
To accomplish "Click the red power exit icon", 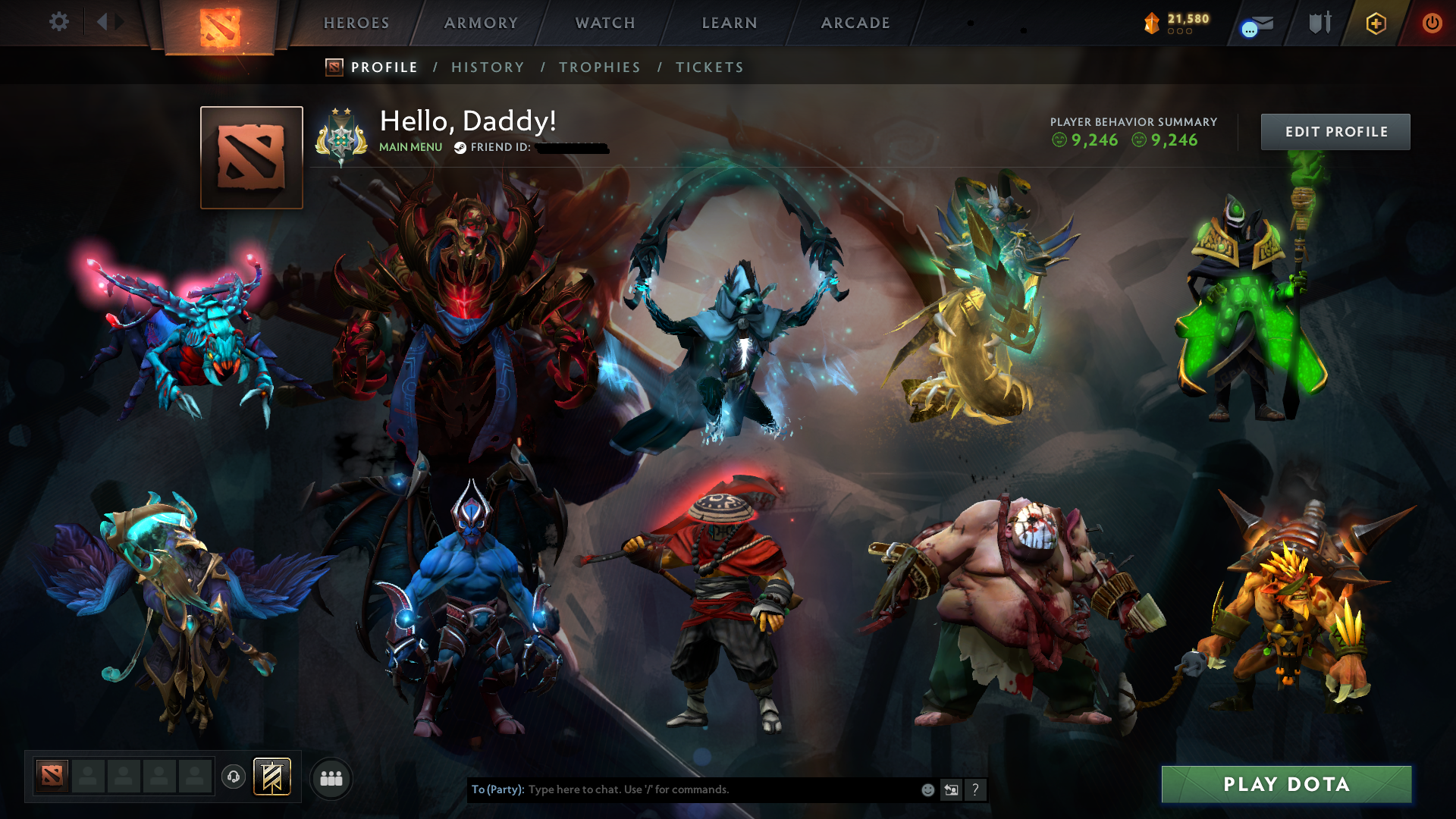I will point(1433,24).
